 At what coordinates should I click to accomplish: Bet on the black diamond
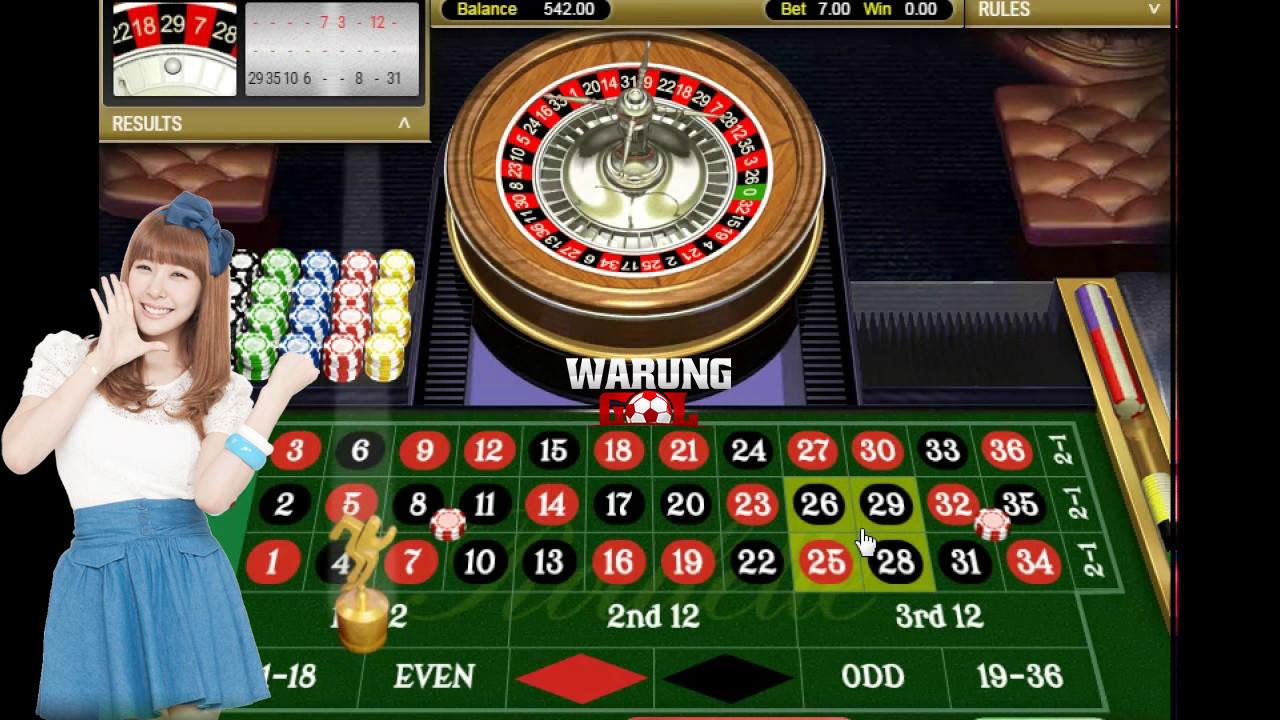pyautogui.click(x=725, y=677)
